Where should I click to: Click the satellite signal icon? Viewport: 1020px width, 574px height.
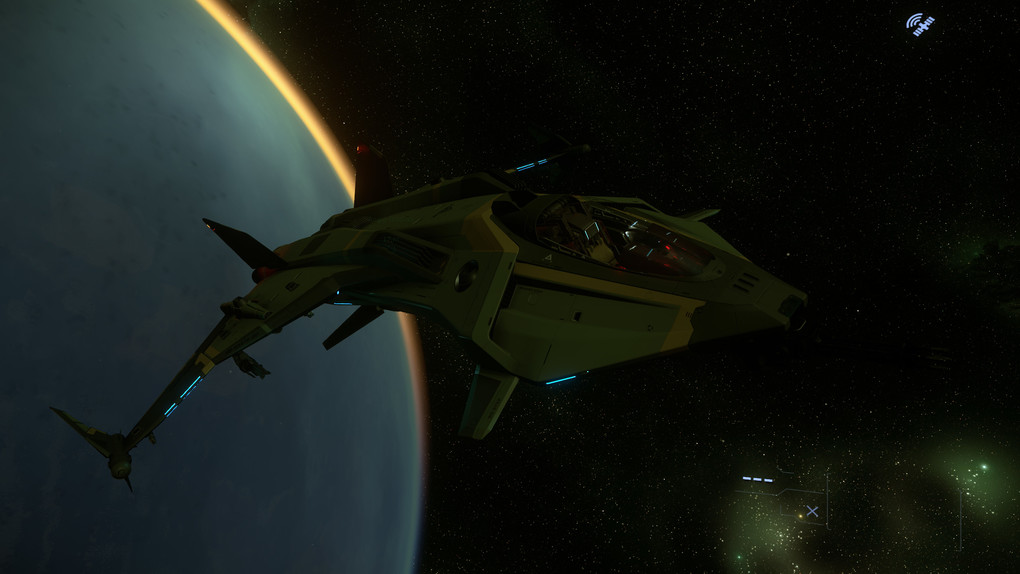pos(920,24)
